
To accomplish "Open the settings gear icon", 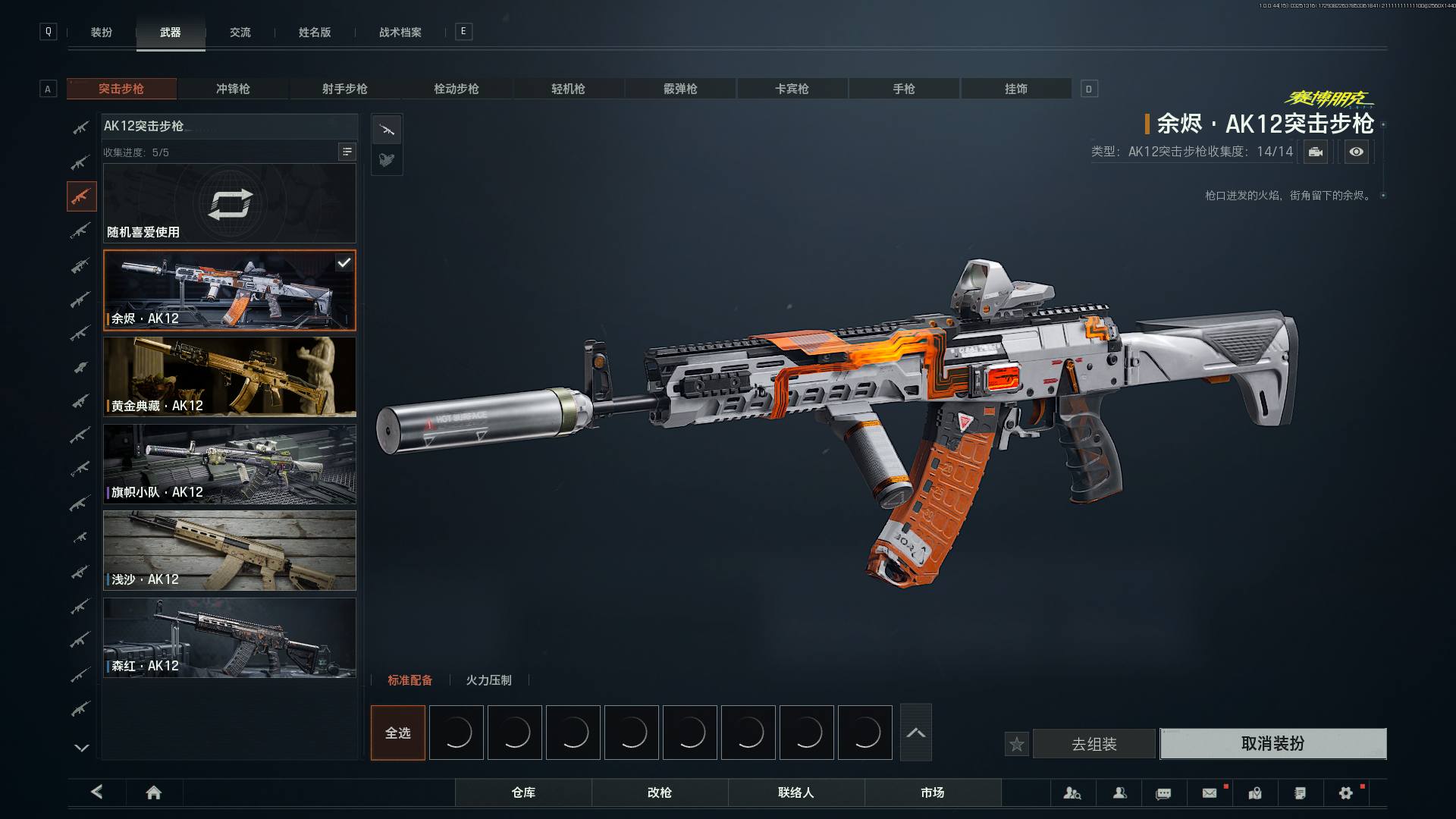I will (x=1346, y=792).
